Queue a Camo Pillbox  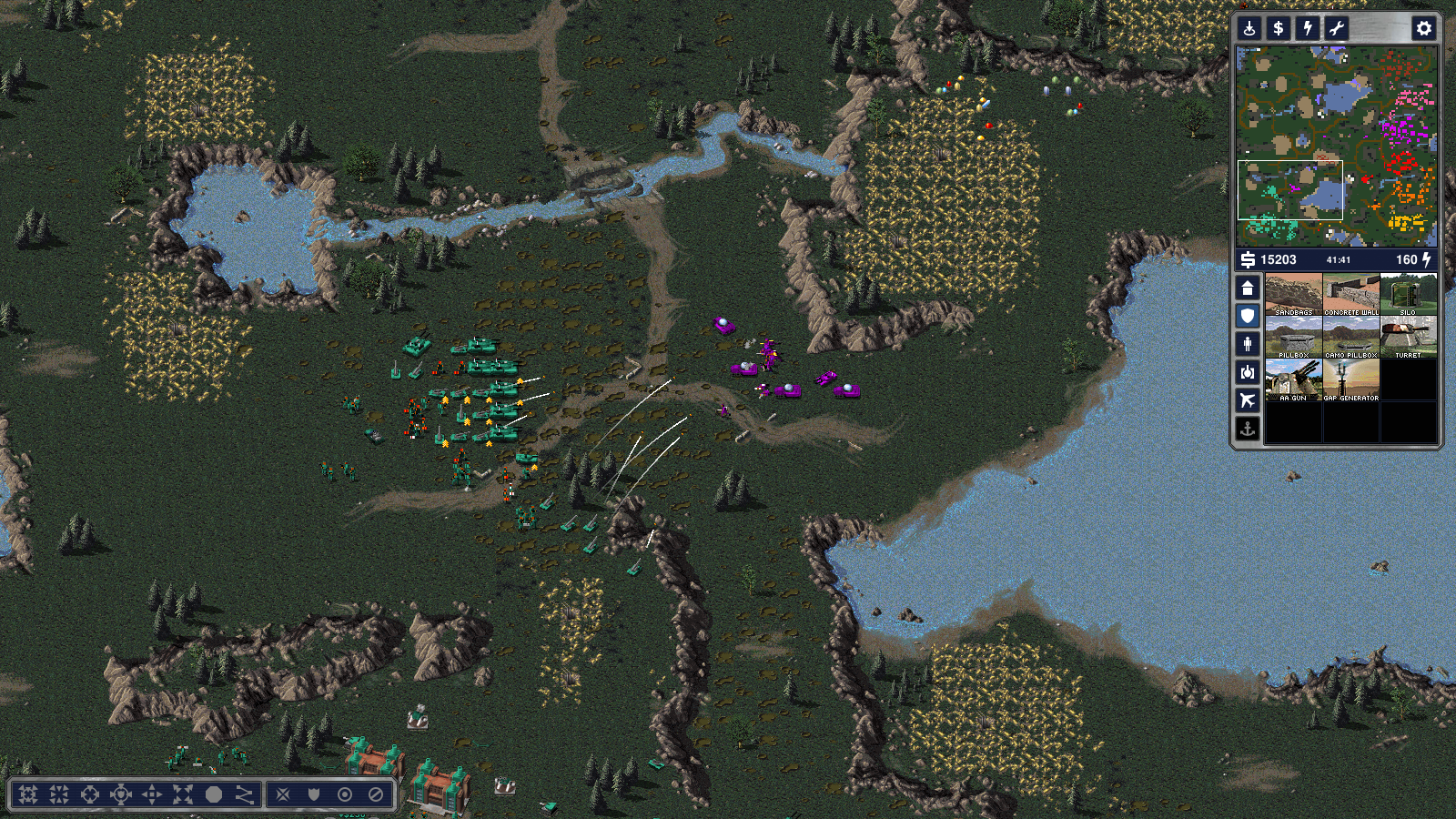tap(1351, 338)
